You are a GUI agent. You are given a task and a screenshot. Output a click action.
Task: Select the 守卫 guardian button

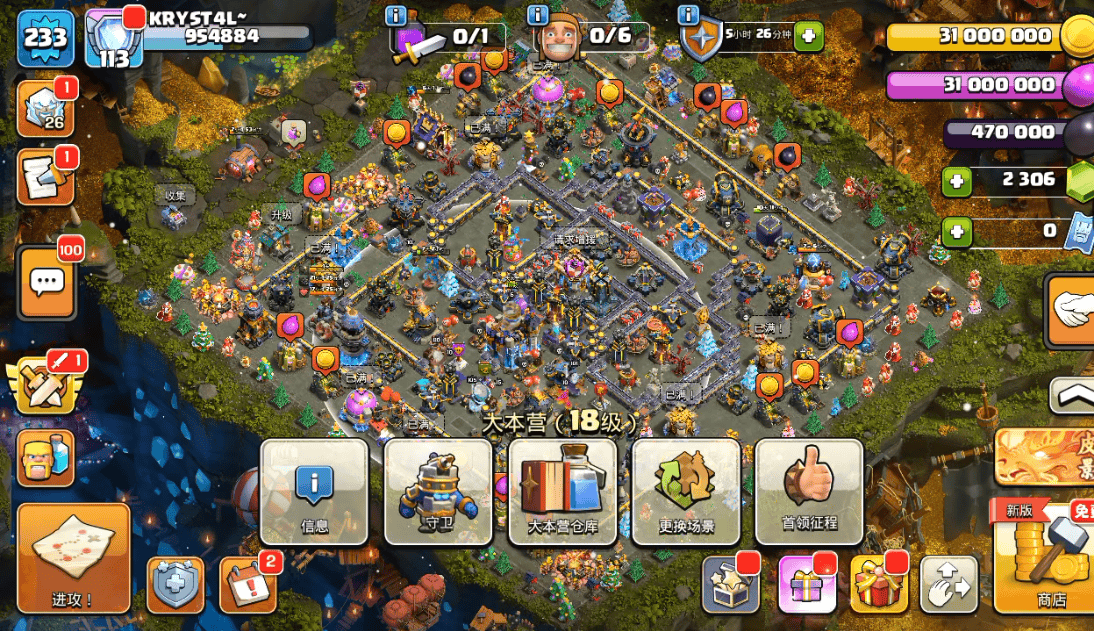pyautogui.click(x=438, y=491)
